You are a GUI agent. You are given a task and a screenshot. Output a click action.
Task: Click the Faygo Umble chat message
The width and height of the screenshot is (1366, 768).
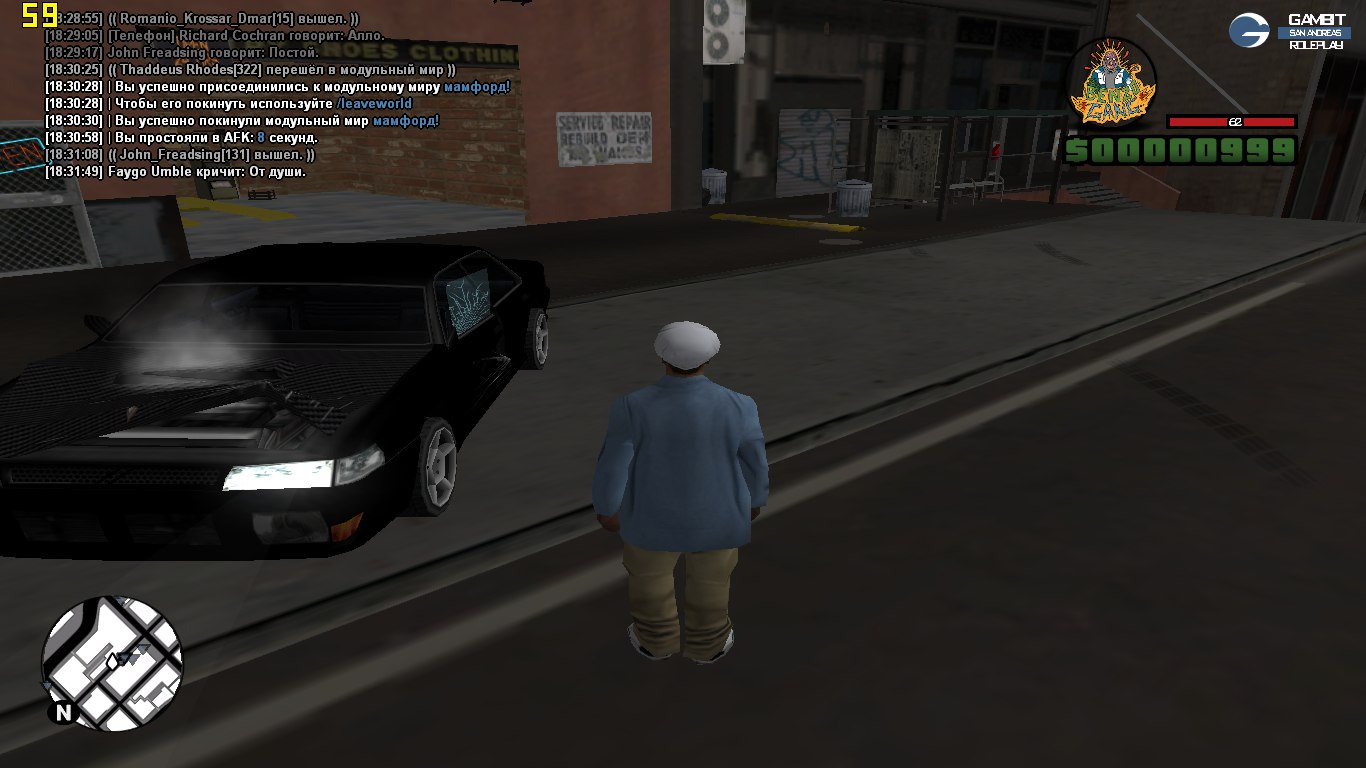(x=176, y=172)
